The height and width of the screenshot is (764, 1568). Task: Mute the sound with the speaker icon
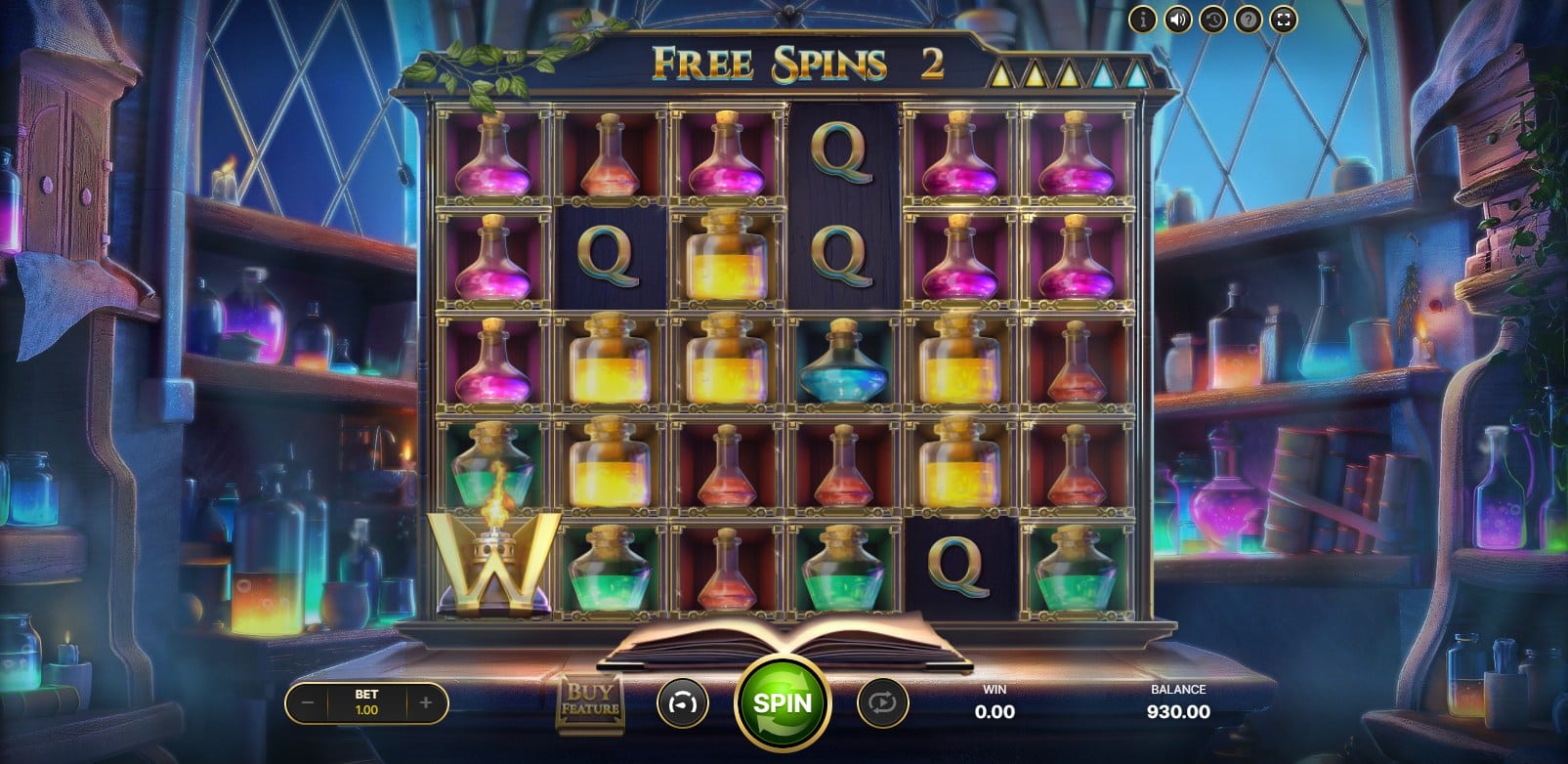pyautogui.click(x=1177, y=19)
